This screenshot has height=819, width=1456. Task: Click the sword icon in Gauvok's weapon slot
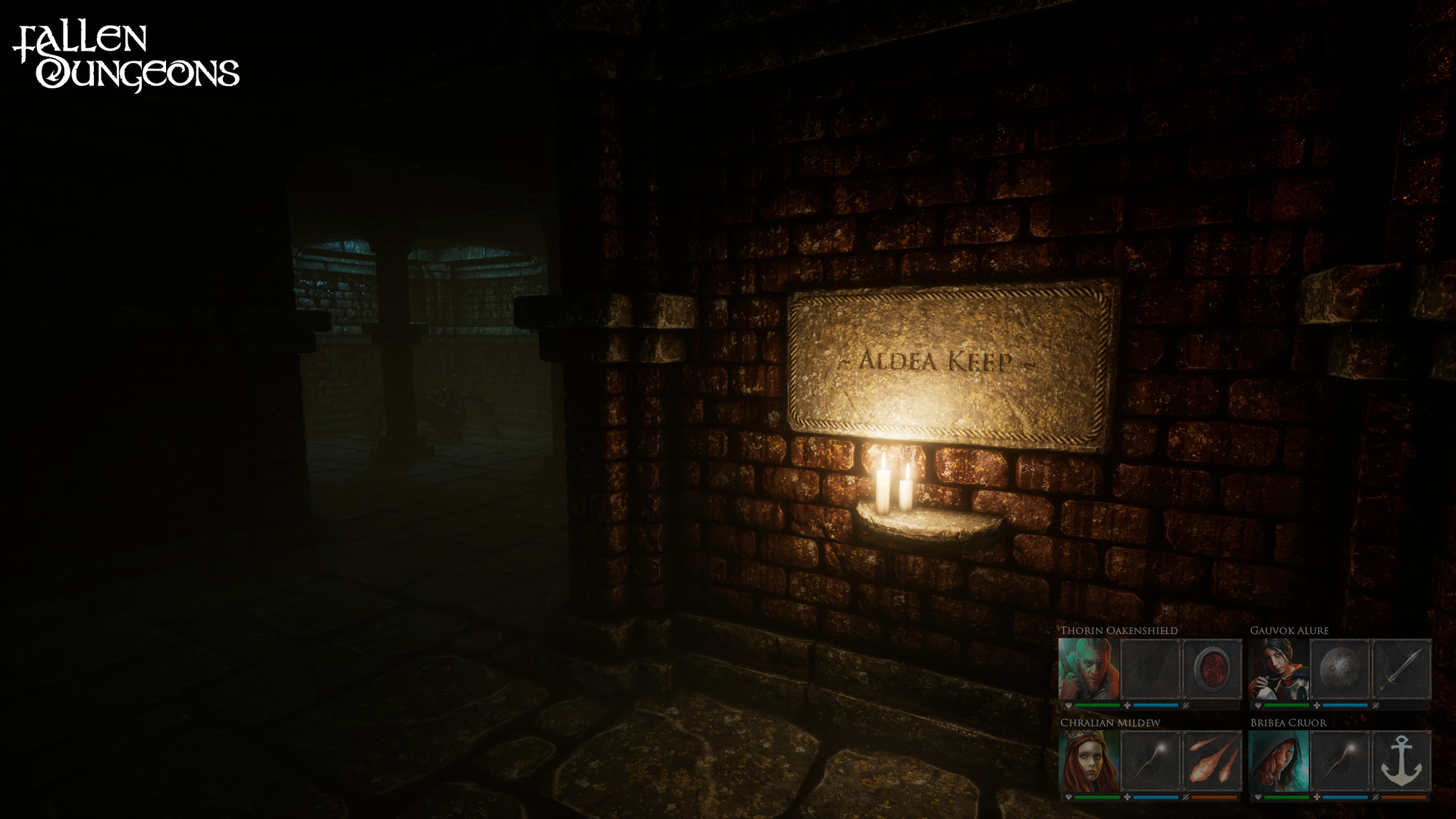pyautogui.click(x=1400, y=670)
